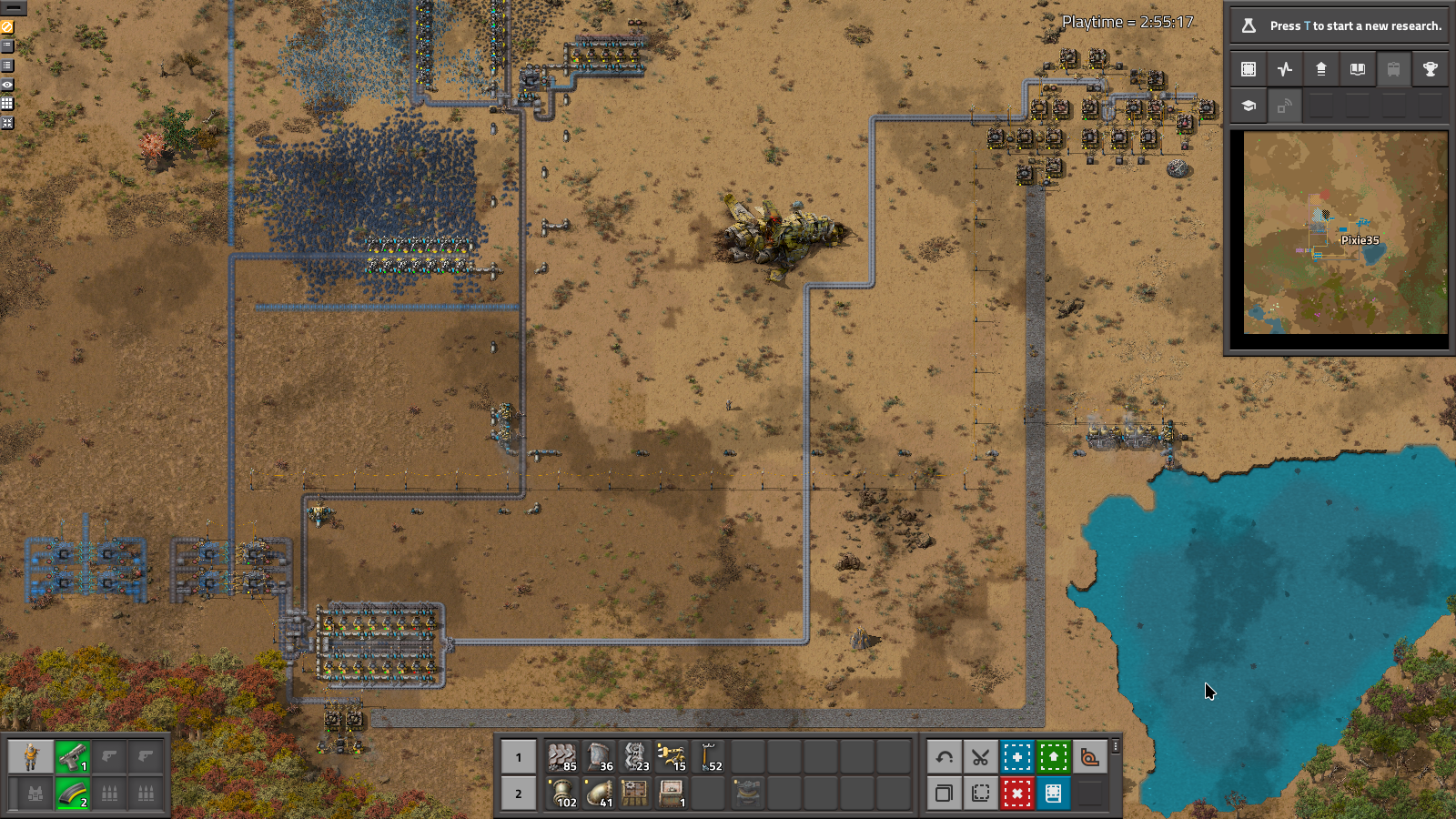Open the character portrait button
This screenshot has height=819, width=1456.
[x=31, y=756]
